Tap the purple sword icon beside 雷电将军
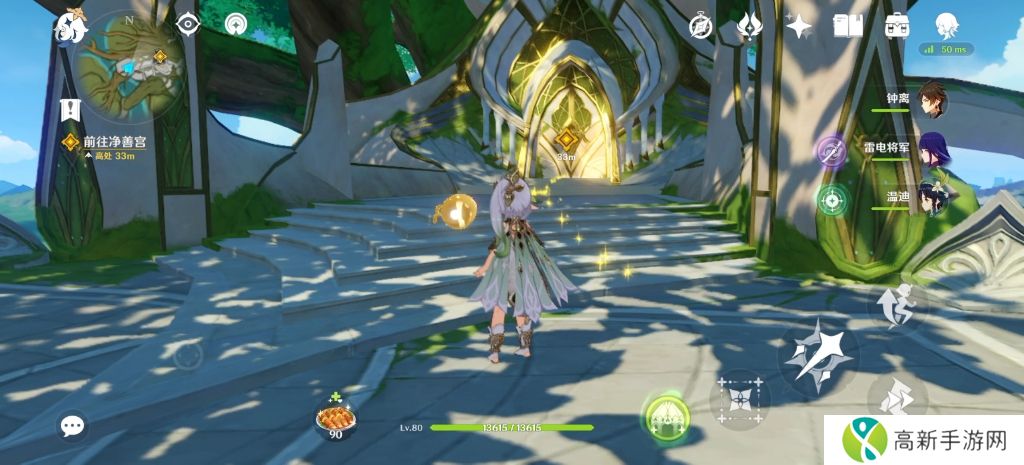The height and width of the screenshot is (465, 1024). coord(831,150)
